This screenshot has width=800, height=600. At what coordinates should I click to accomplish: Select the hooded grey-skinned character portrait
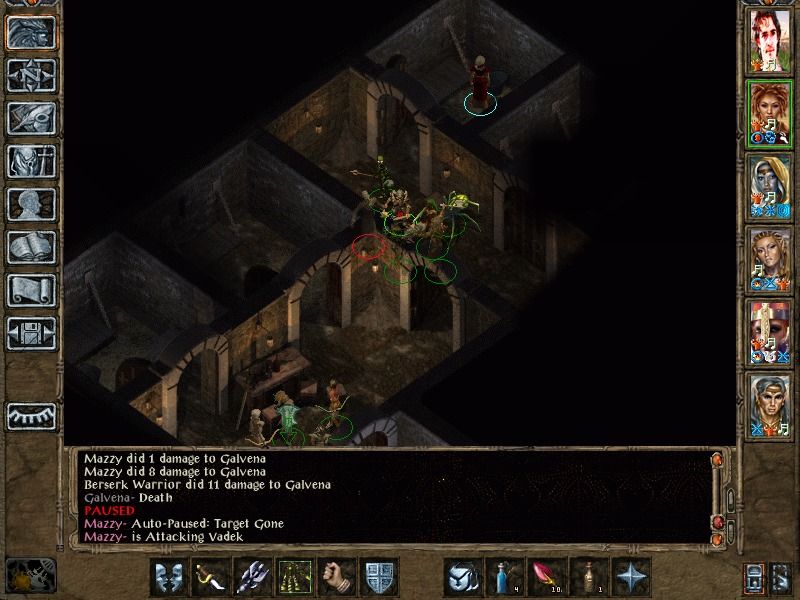point(770,186)
